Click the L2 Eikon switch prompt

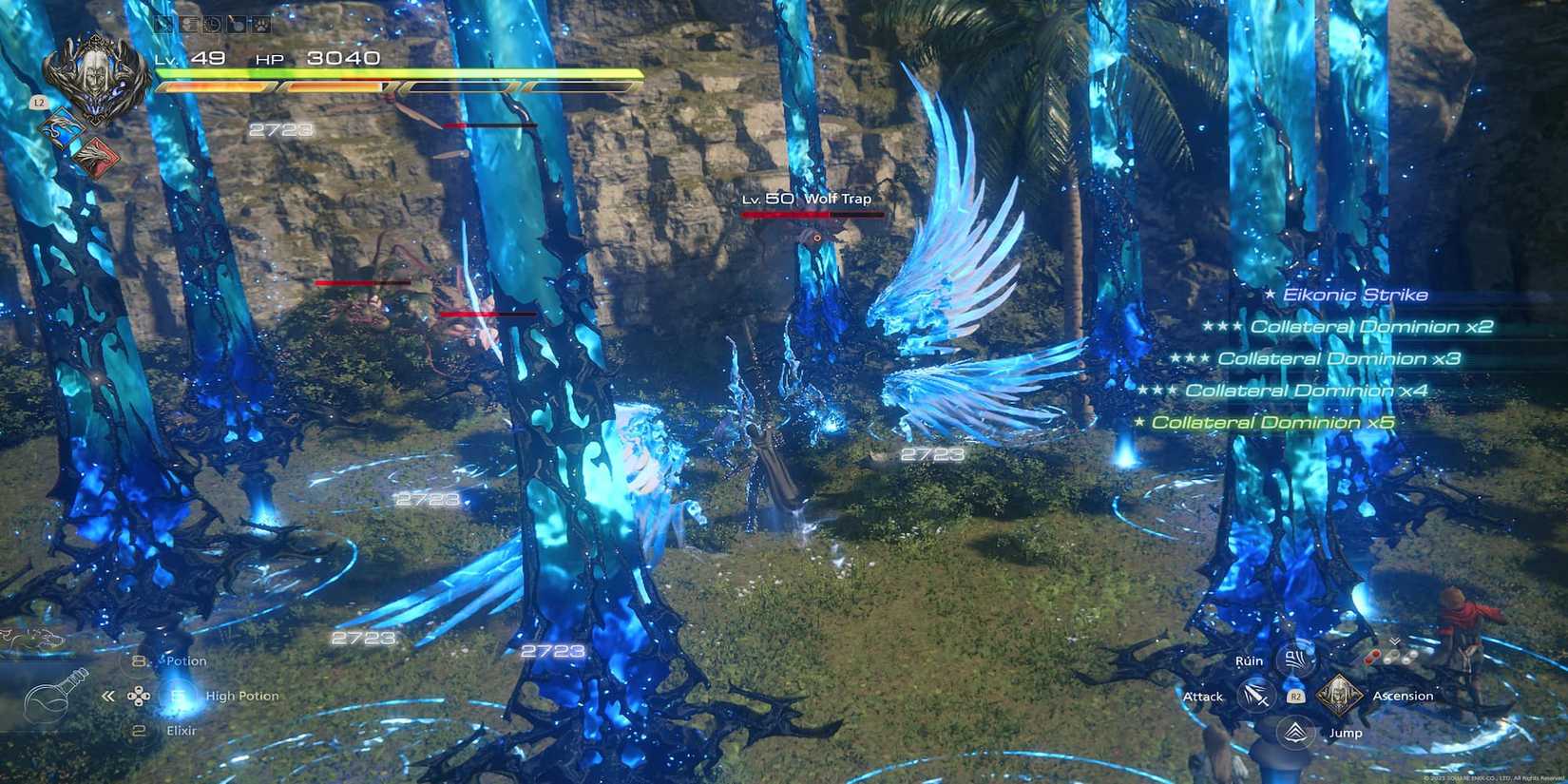(x=39, y=102)
